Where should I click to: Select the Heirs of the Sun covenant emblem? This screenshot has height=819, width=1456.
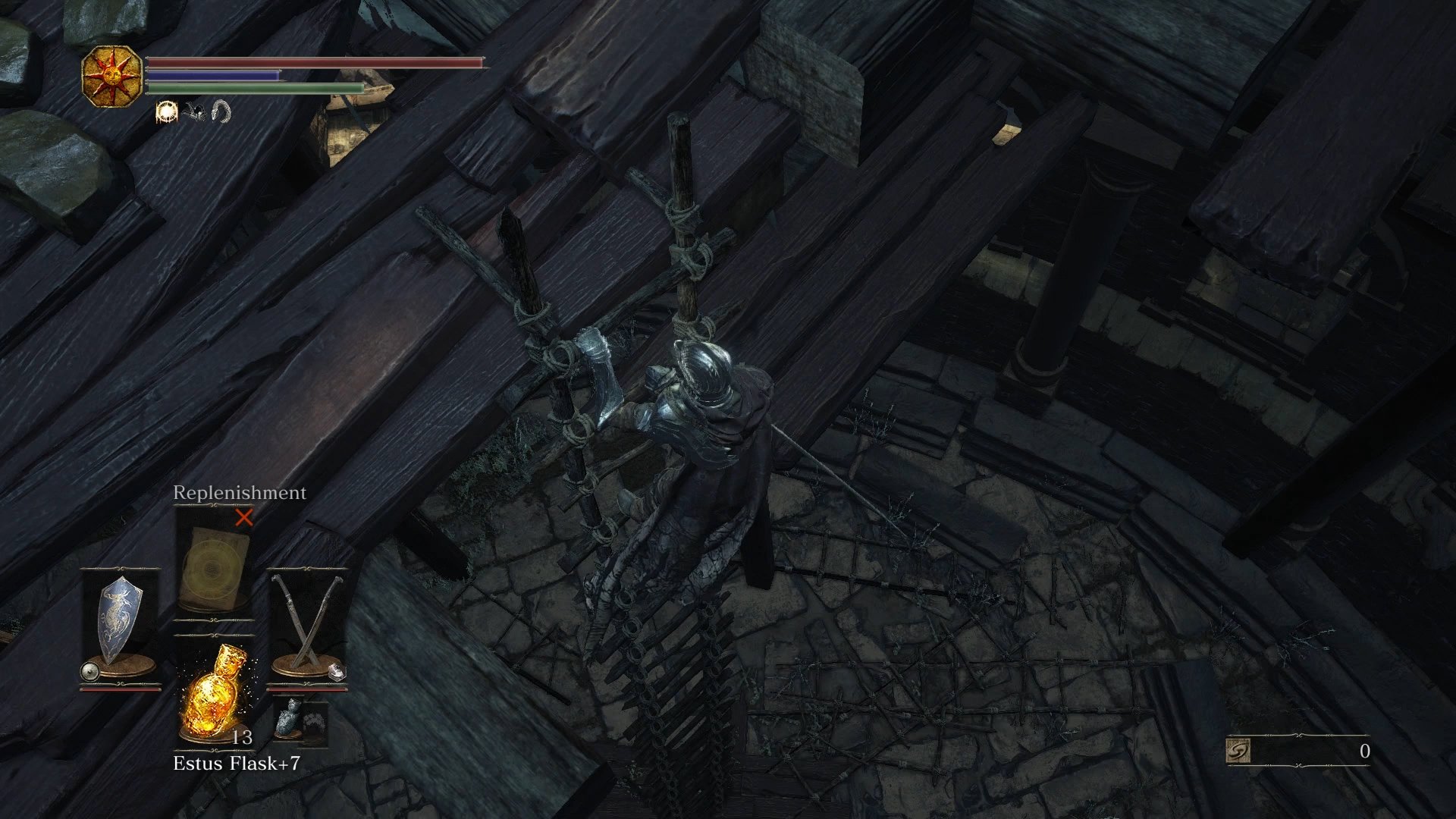[112, 76]
